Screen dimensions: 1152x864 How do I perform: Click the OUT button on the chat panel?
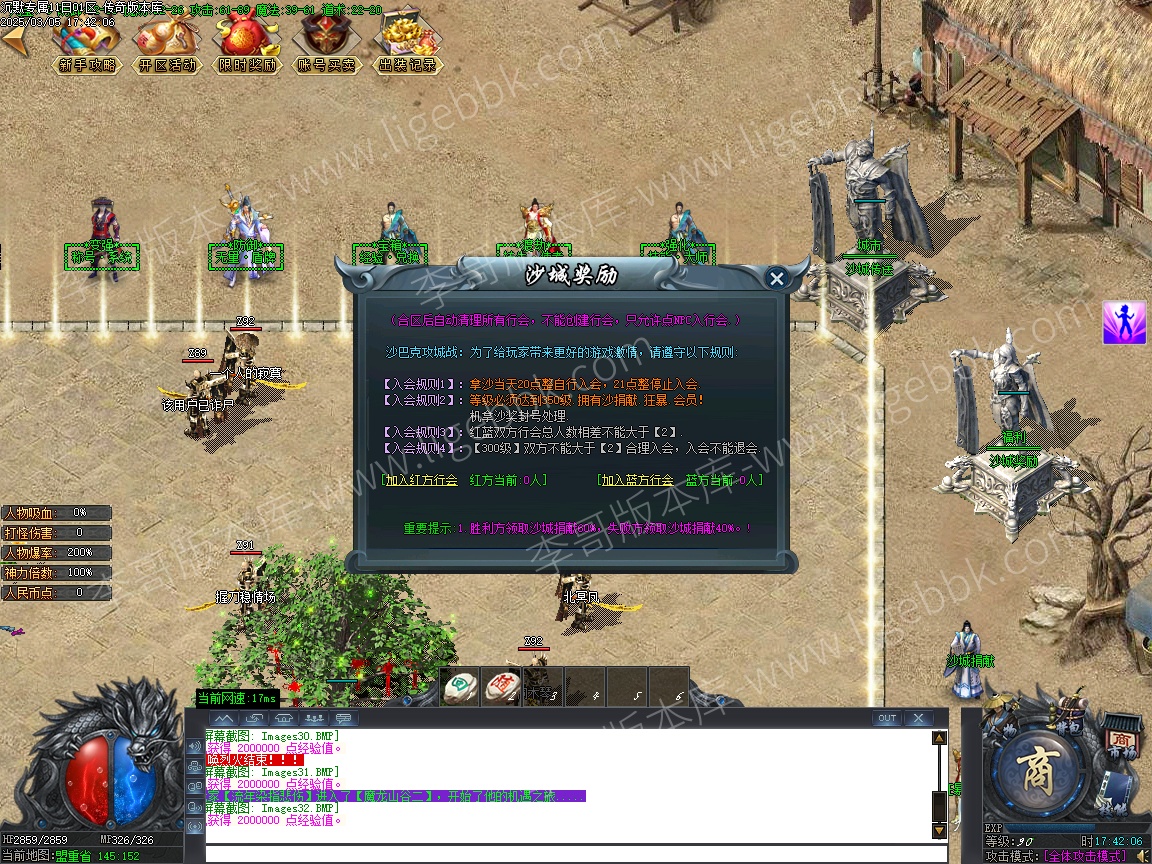coord(886,718)
